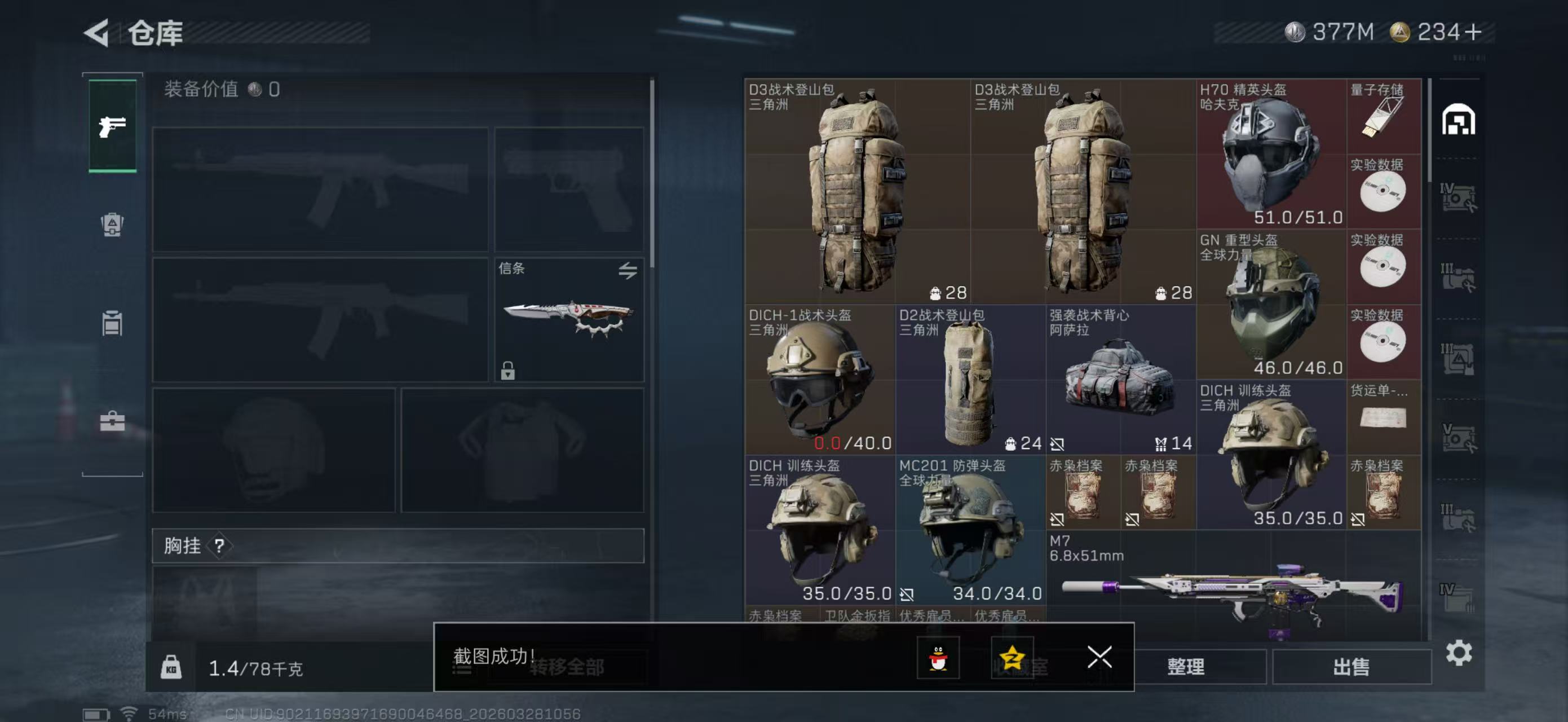Select the H70 精英头盔 item
Screen dimensions: 1568x722
pos(1271,154)
